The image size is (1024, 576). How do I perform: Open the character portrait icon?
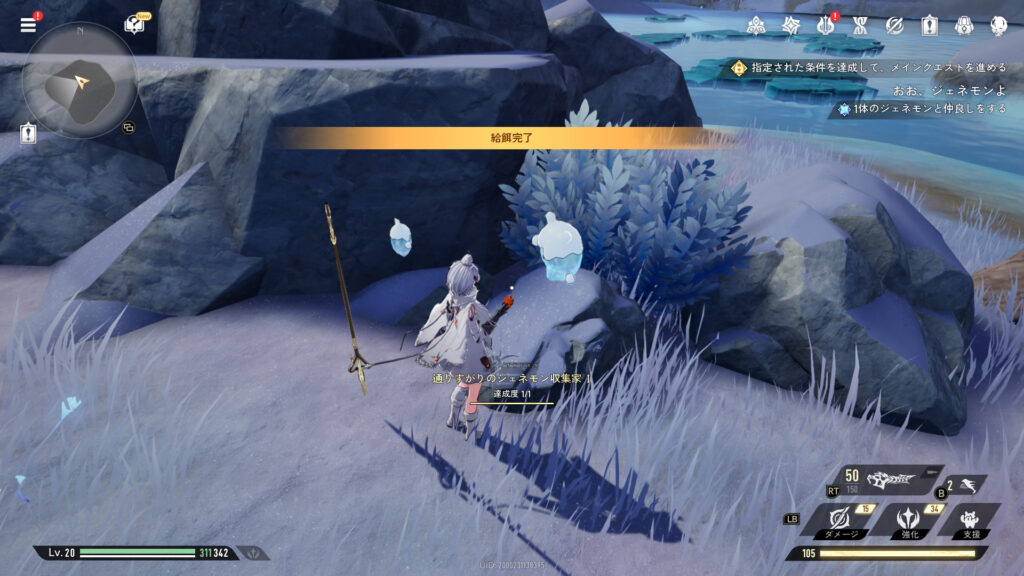coord(998,26)
